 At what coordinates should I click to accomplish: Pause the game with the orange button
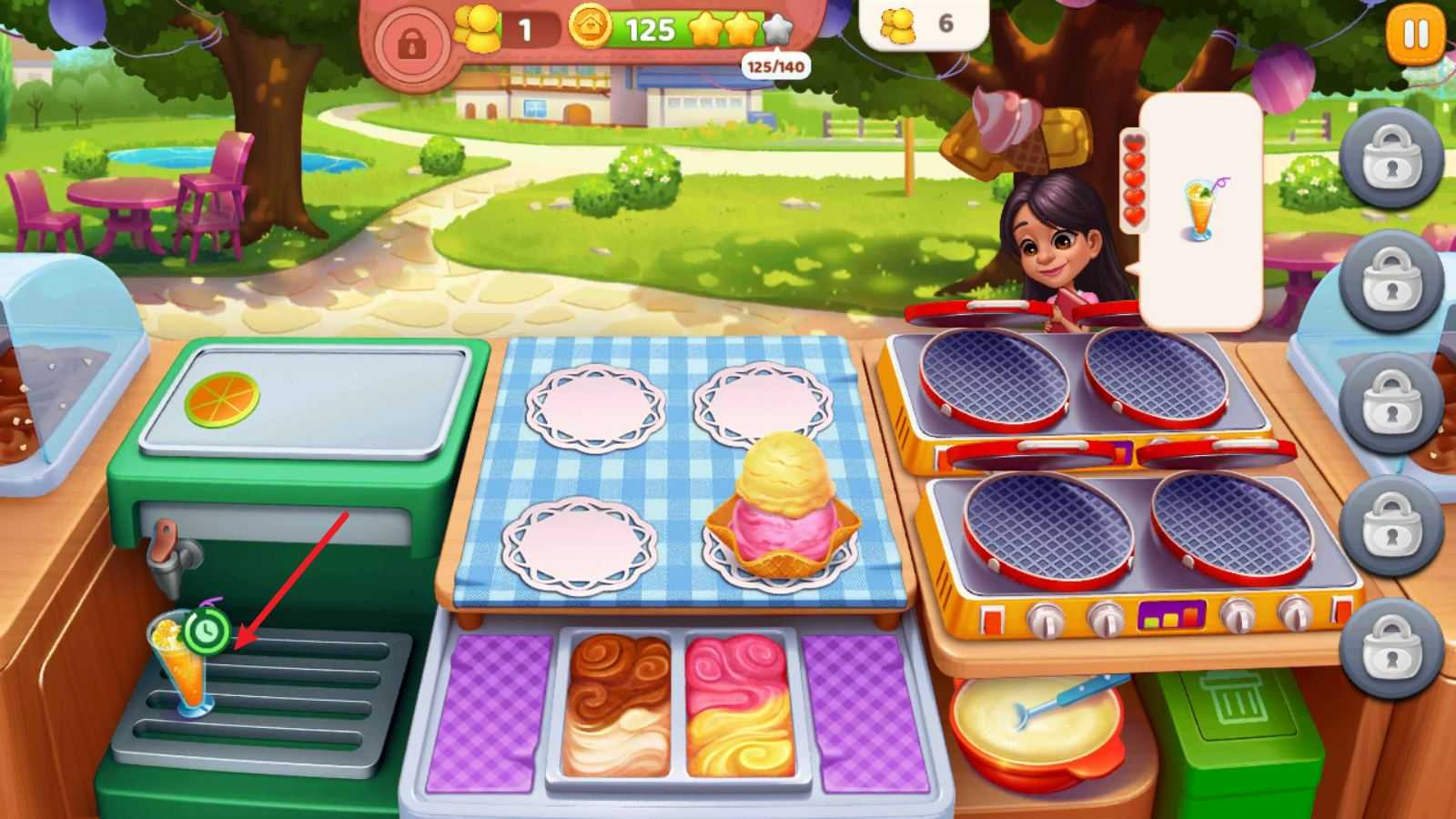click(1415, 36)
